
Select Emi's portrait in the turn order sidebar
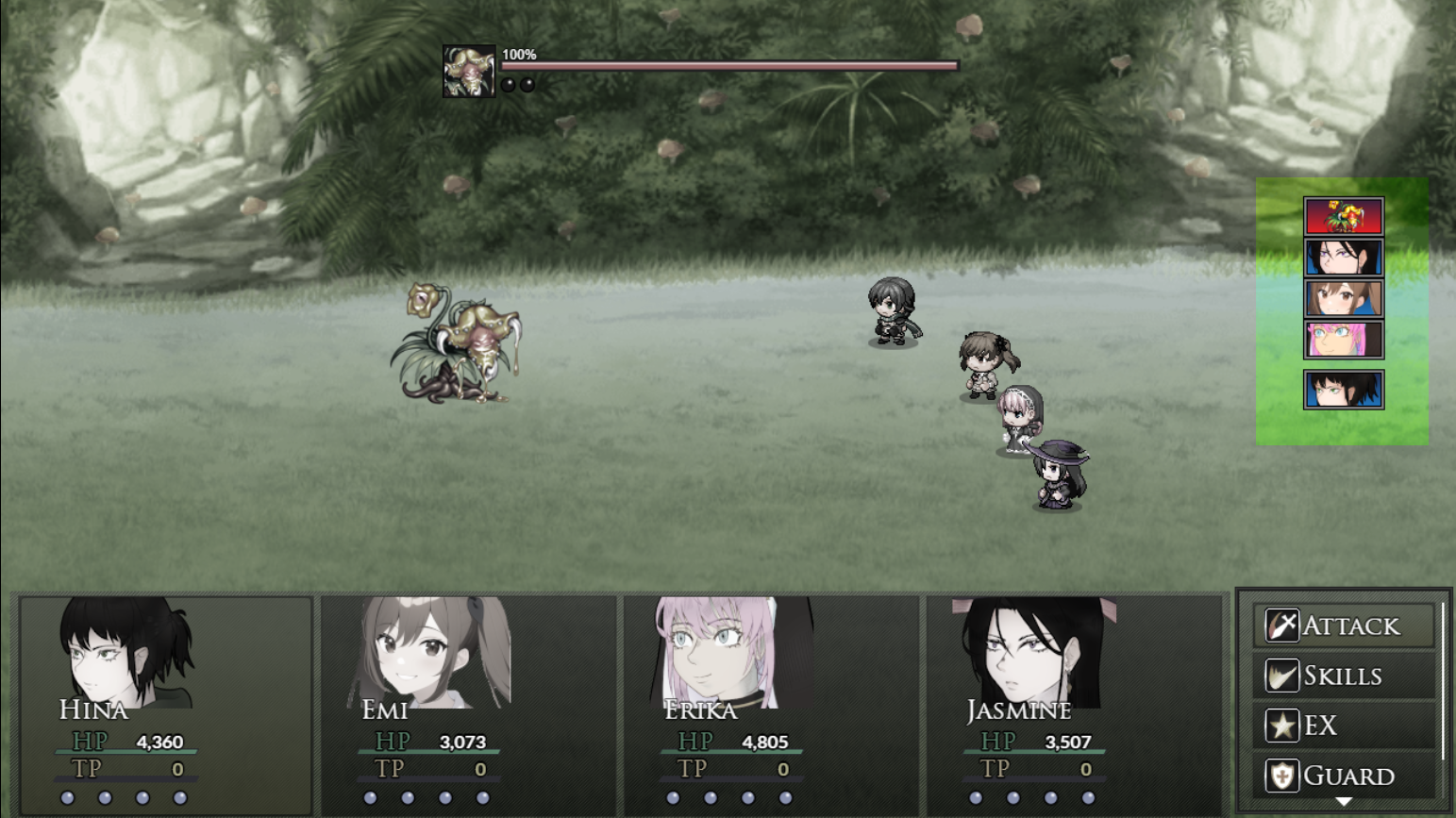tap(1344, 297)
